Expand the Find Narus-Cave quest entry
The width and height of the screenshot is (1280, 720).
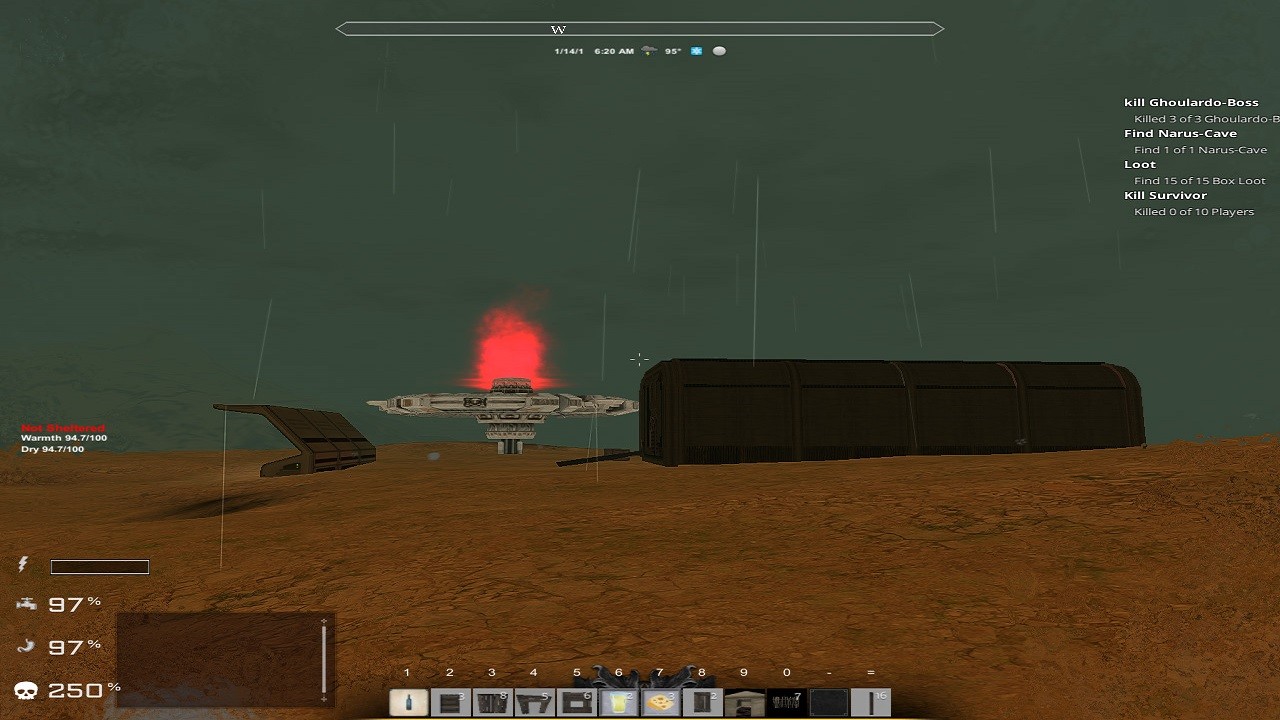pos(1183,132)
